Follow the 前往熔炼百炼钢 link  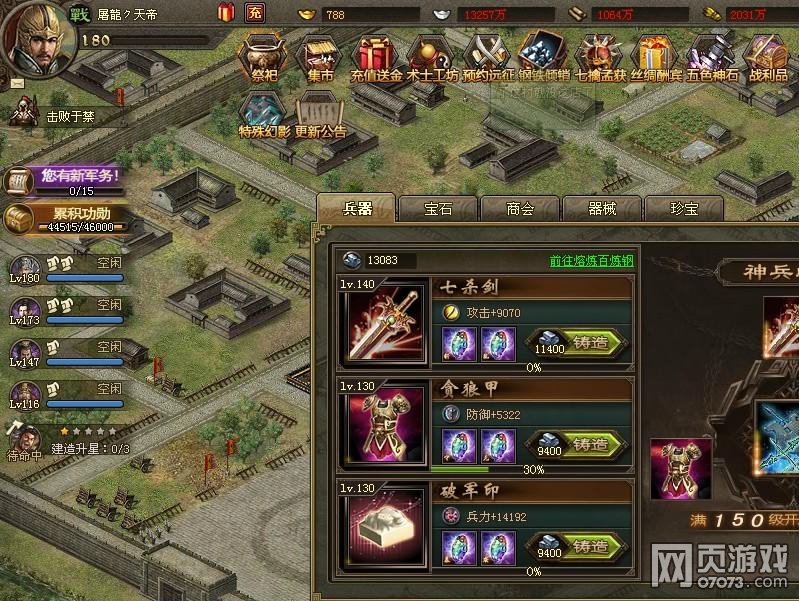591,261
